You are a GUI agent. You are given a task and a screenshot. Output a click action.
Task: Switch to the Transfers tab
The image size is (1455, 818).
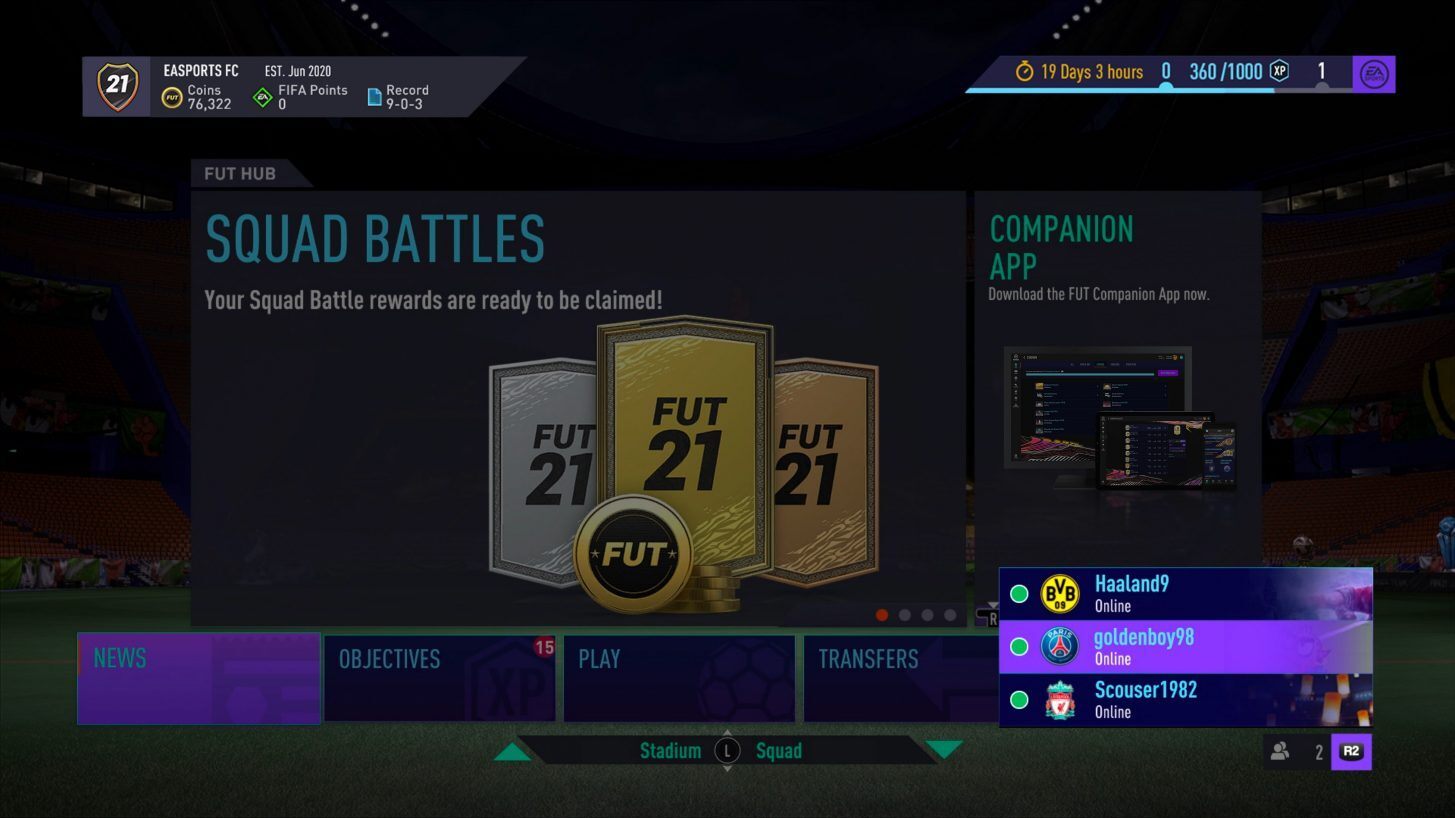(880, 678)
